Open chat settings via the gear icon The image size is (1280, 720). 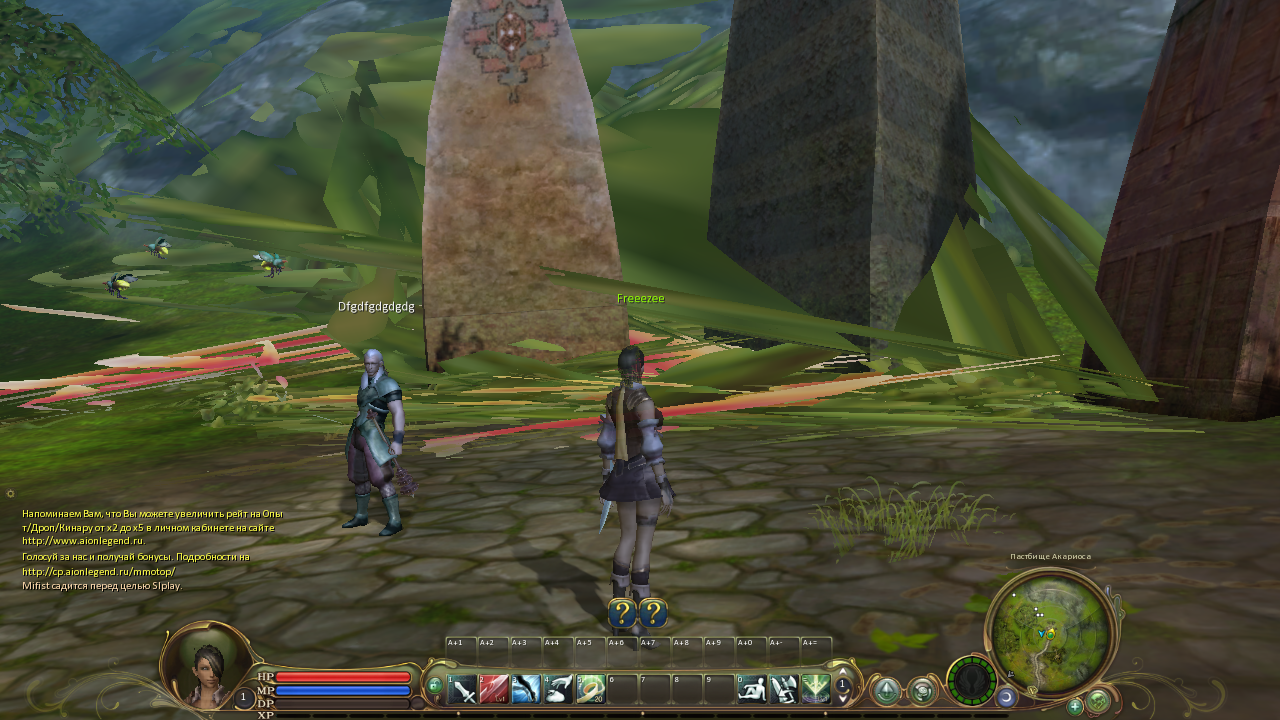(10, 493)
